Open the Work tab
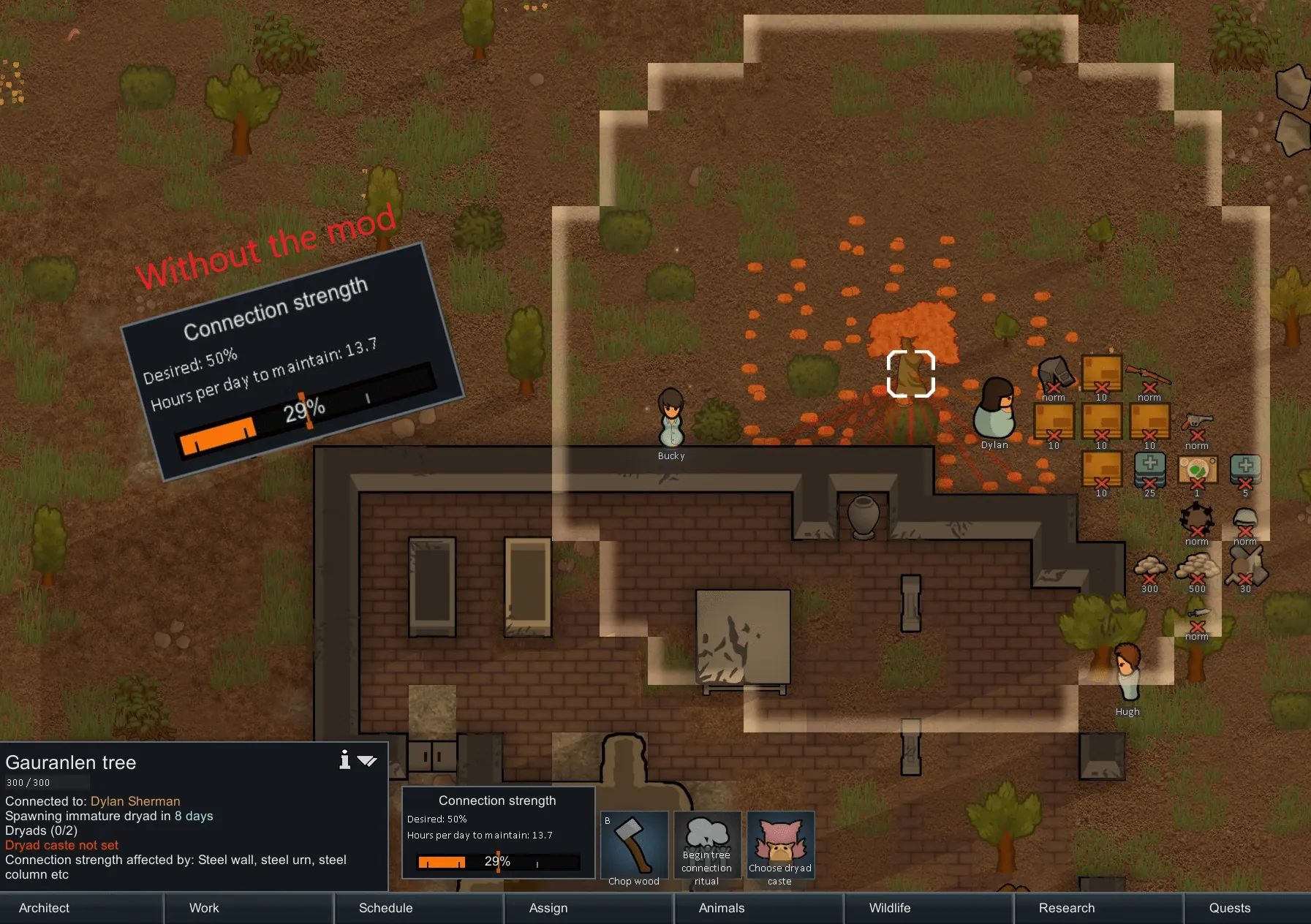 click(x=204, y=908)
